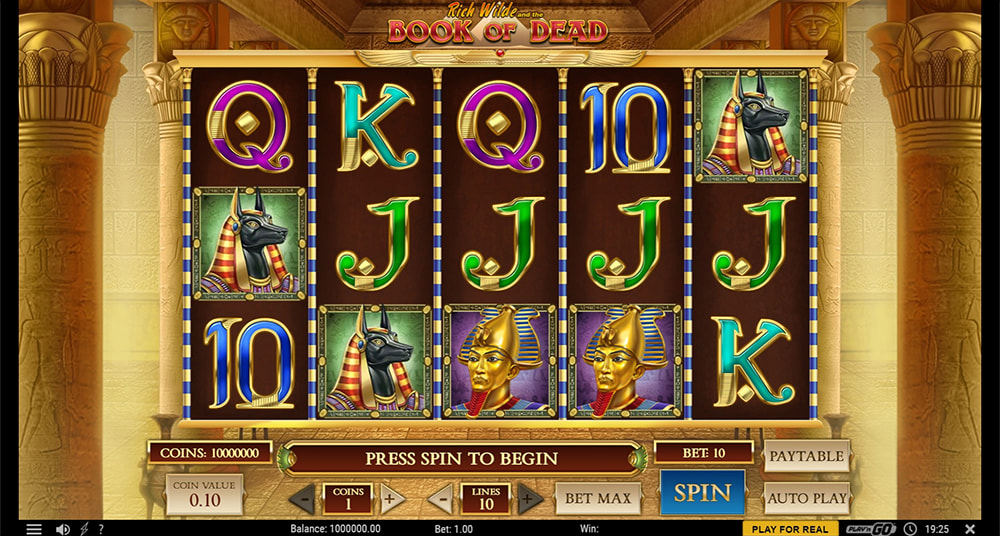Hit the blue SPIN button
This screenshot has height=536, width=1000.
[702, 492]
